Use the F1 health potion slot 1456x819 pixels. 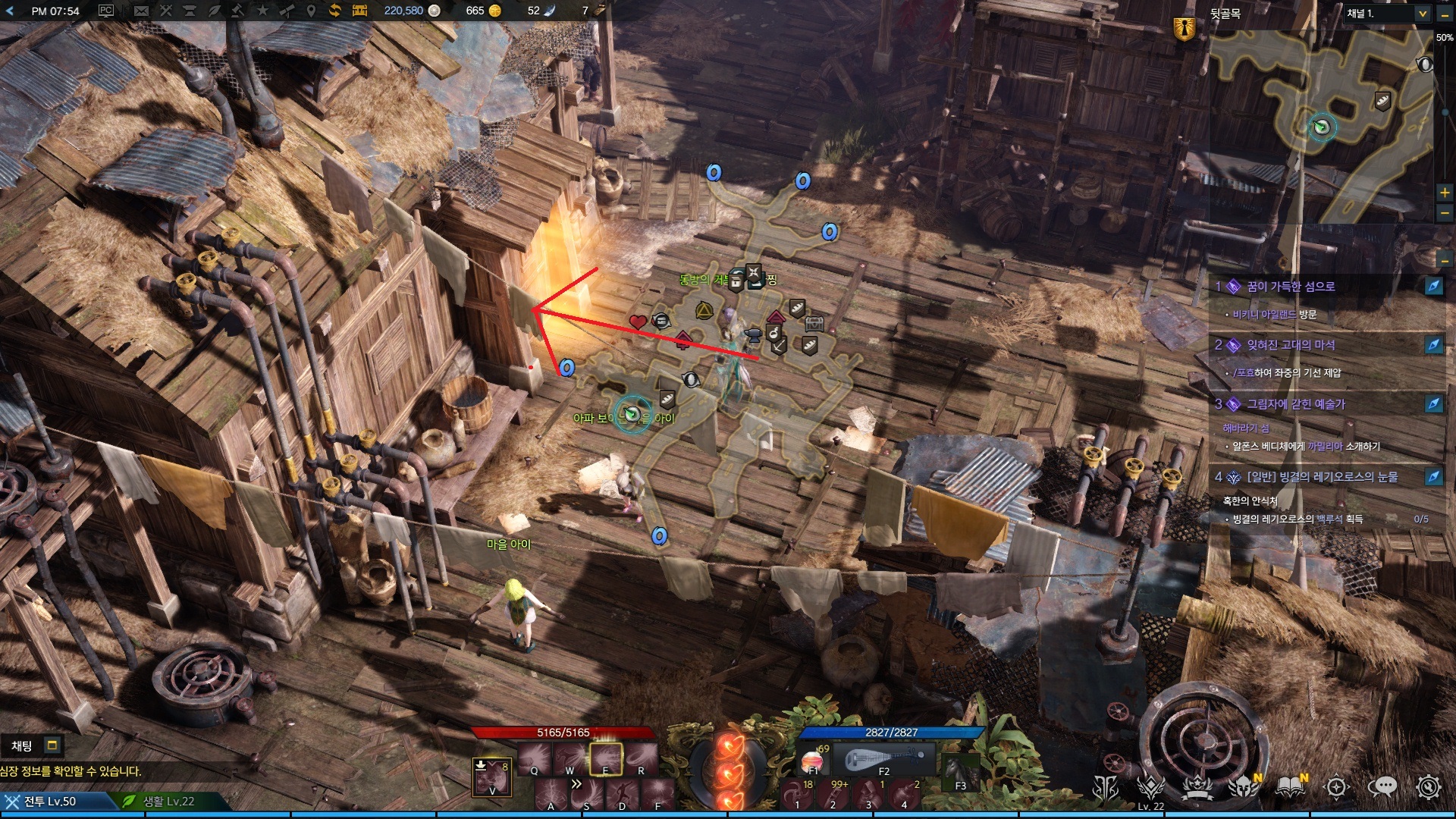tap(812, 759)
